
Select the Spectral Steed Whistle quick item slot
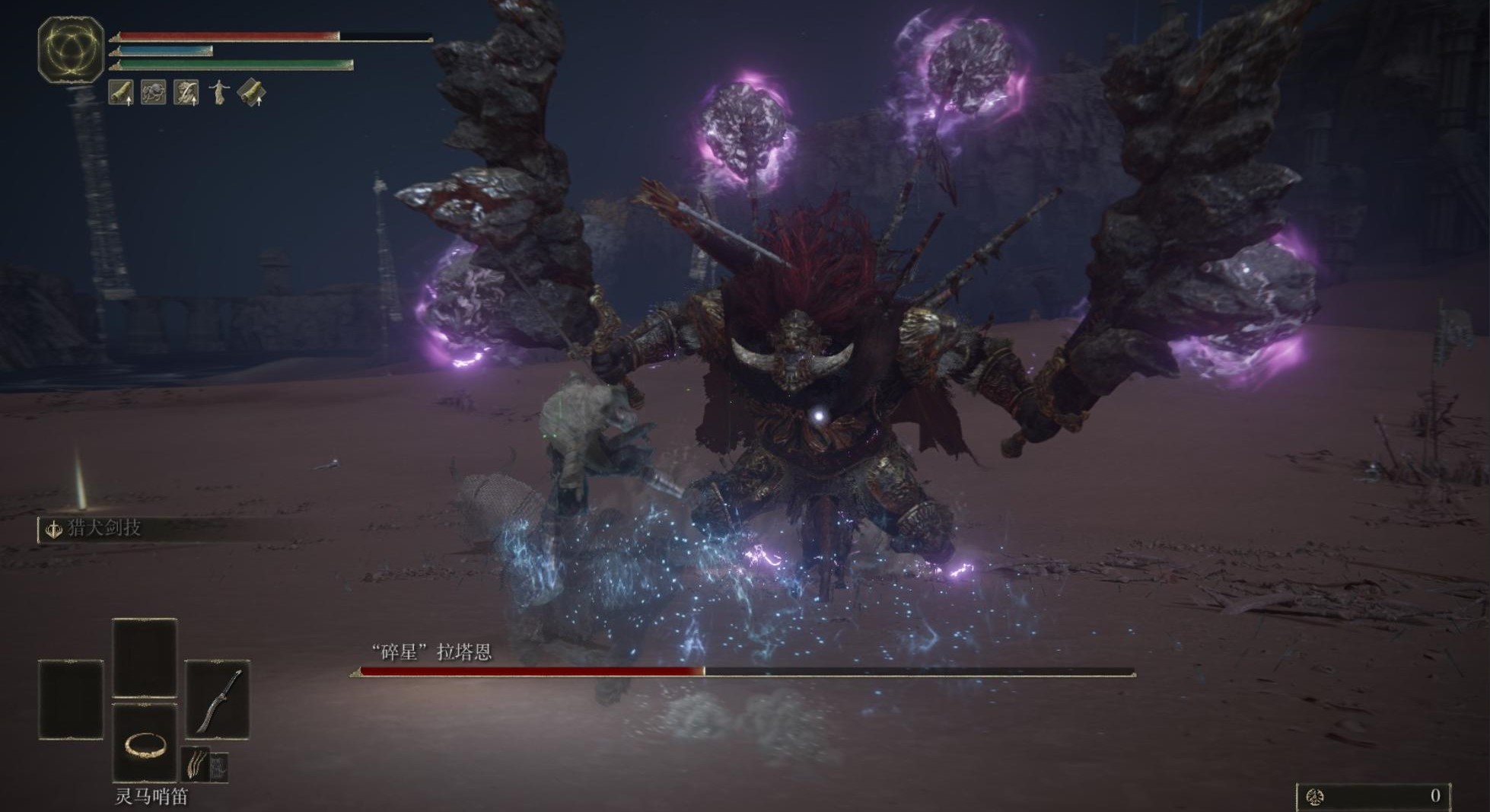coord(145,743)
